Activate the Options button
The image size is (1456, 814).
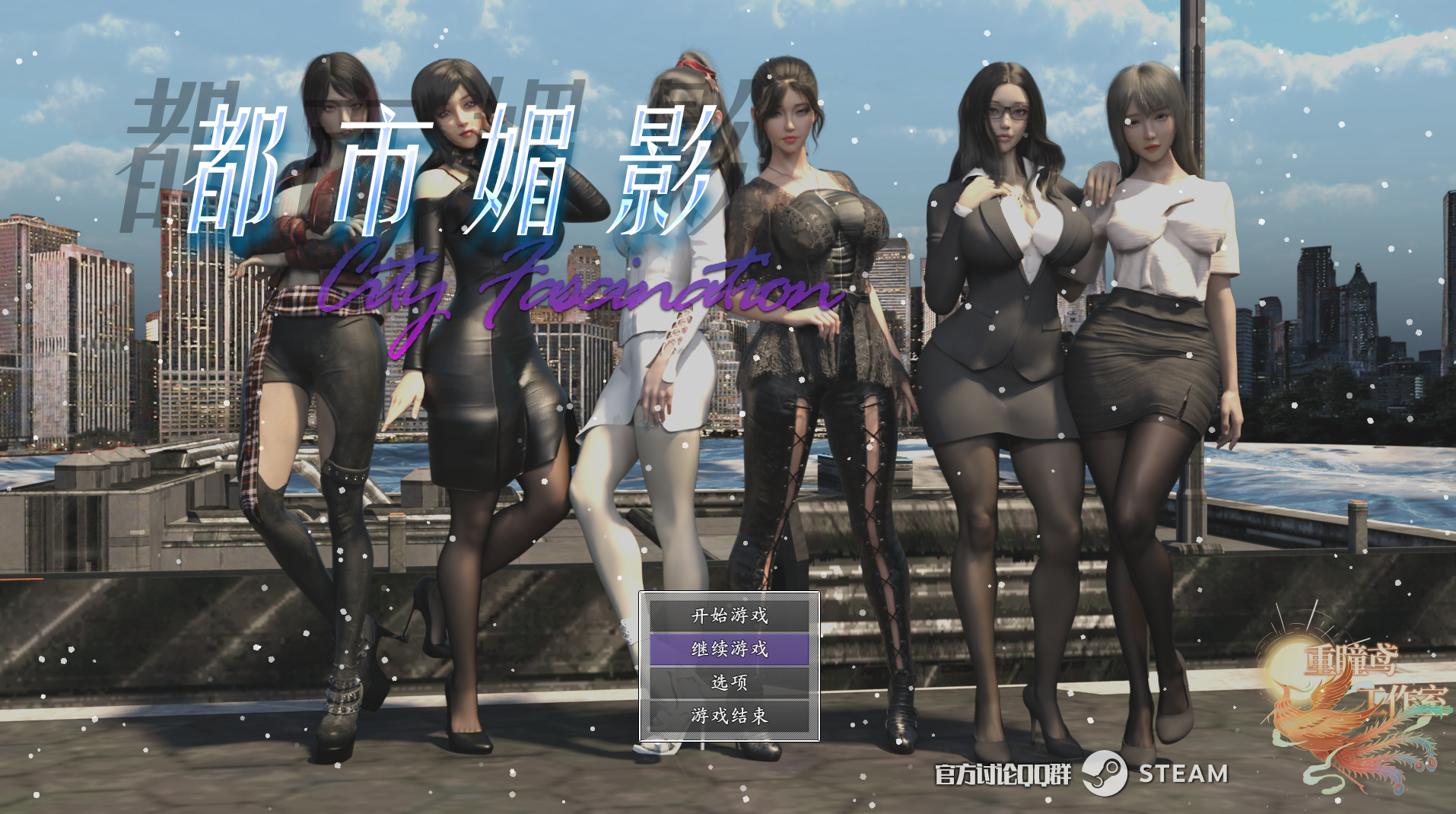click(x=728, y=683)
